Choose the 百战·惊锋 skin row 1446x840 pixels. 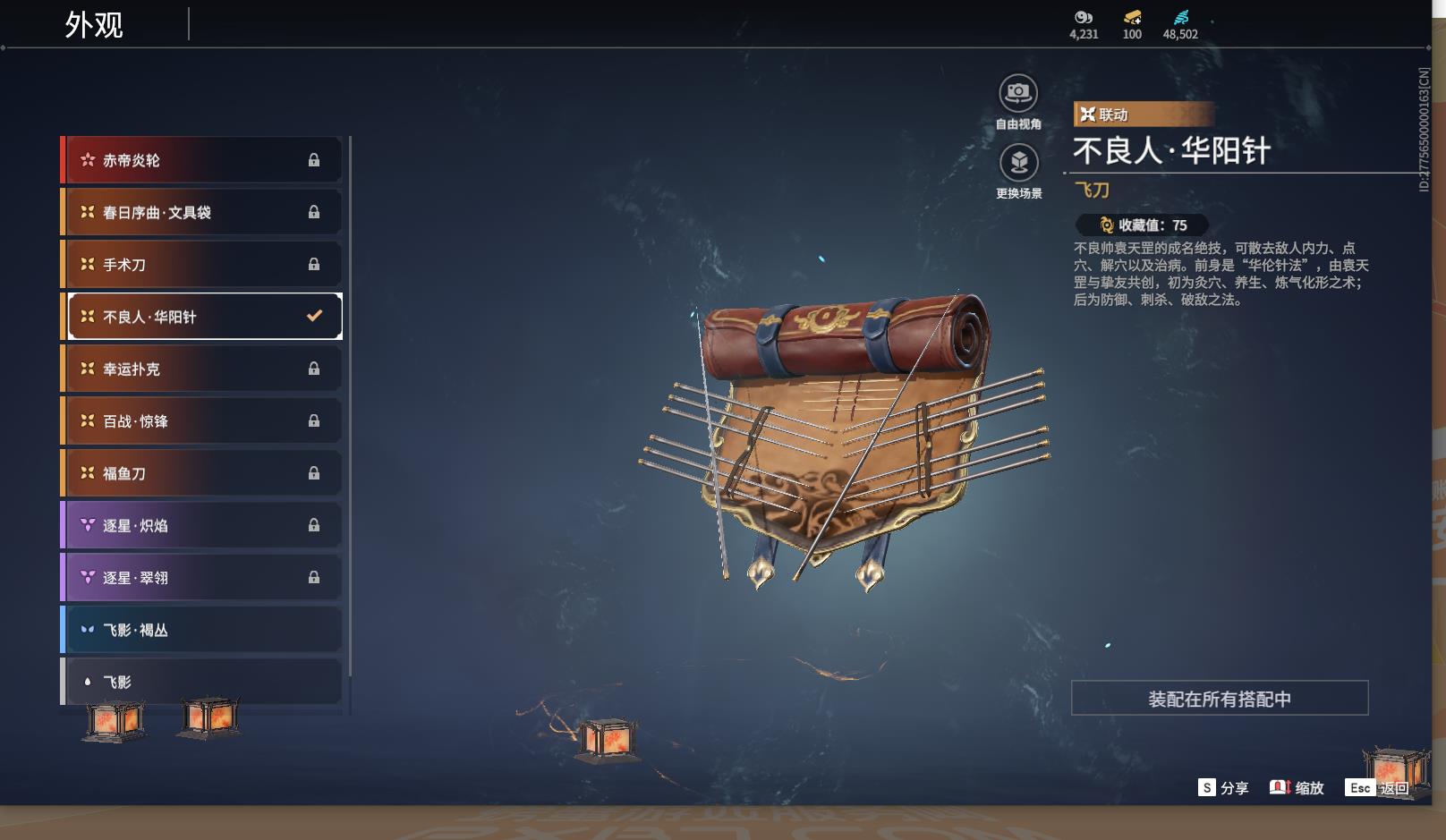203,420
